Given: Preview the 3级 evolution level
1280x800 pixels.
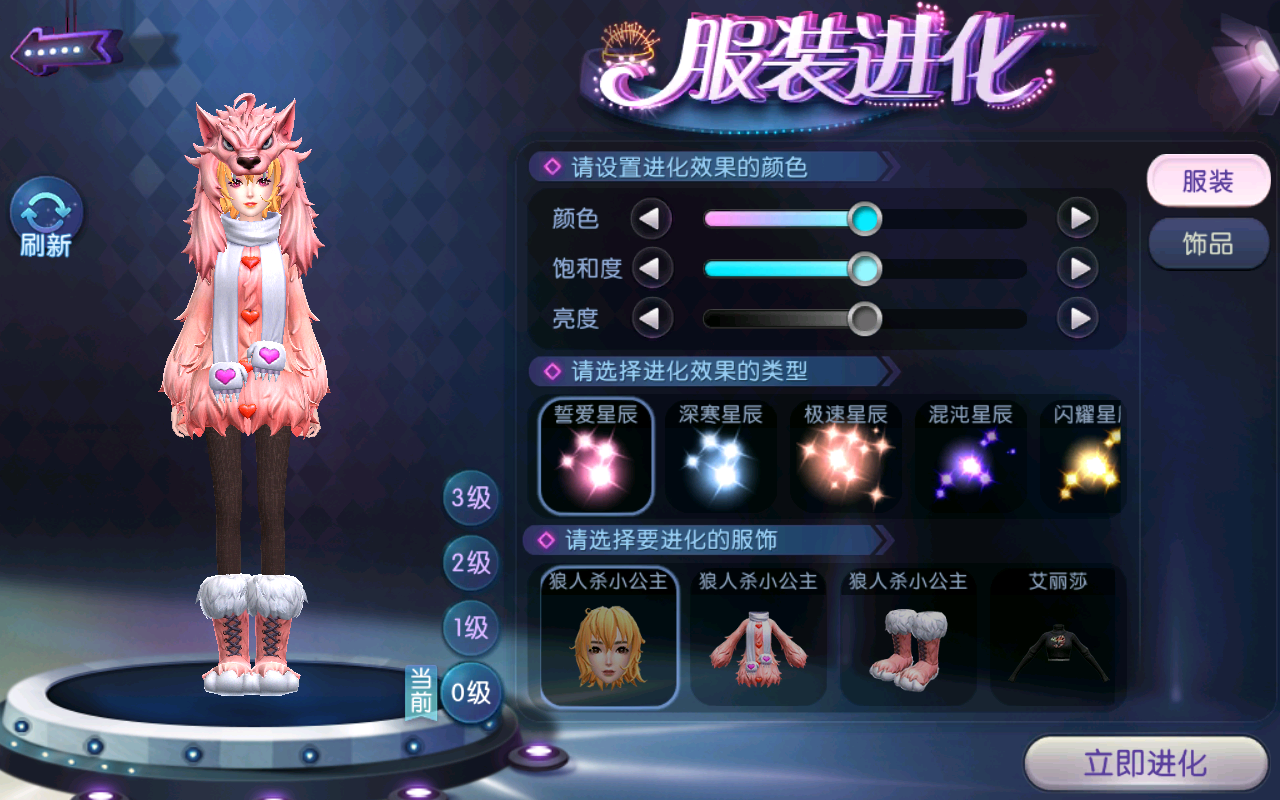Looking at the screenshot, I should click(471, 497).
